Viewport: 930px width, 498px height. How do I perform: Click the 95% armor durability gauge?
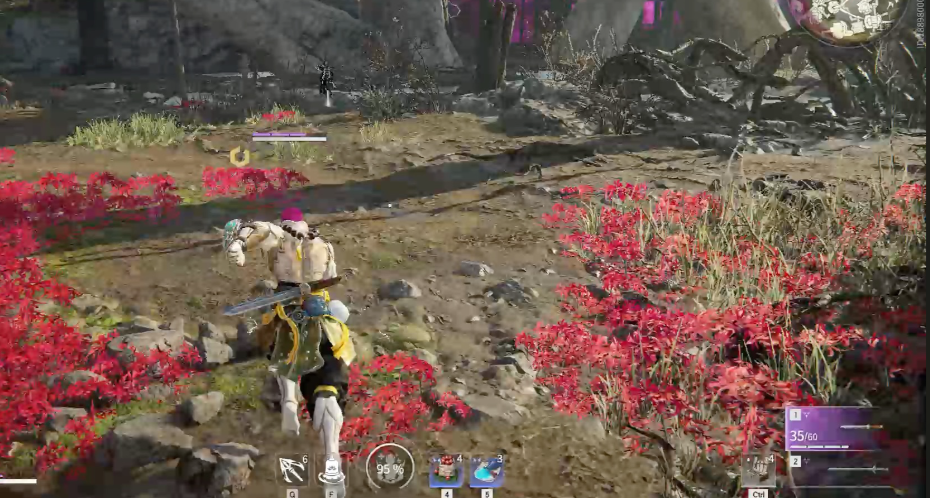click(390, 468)
